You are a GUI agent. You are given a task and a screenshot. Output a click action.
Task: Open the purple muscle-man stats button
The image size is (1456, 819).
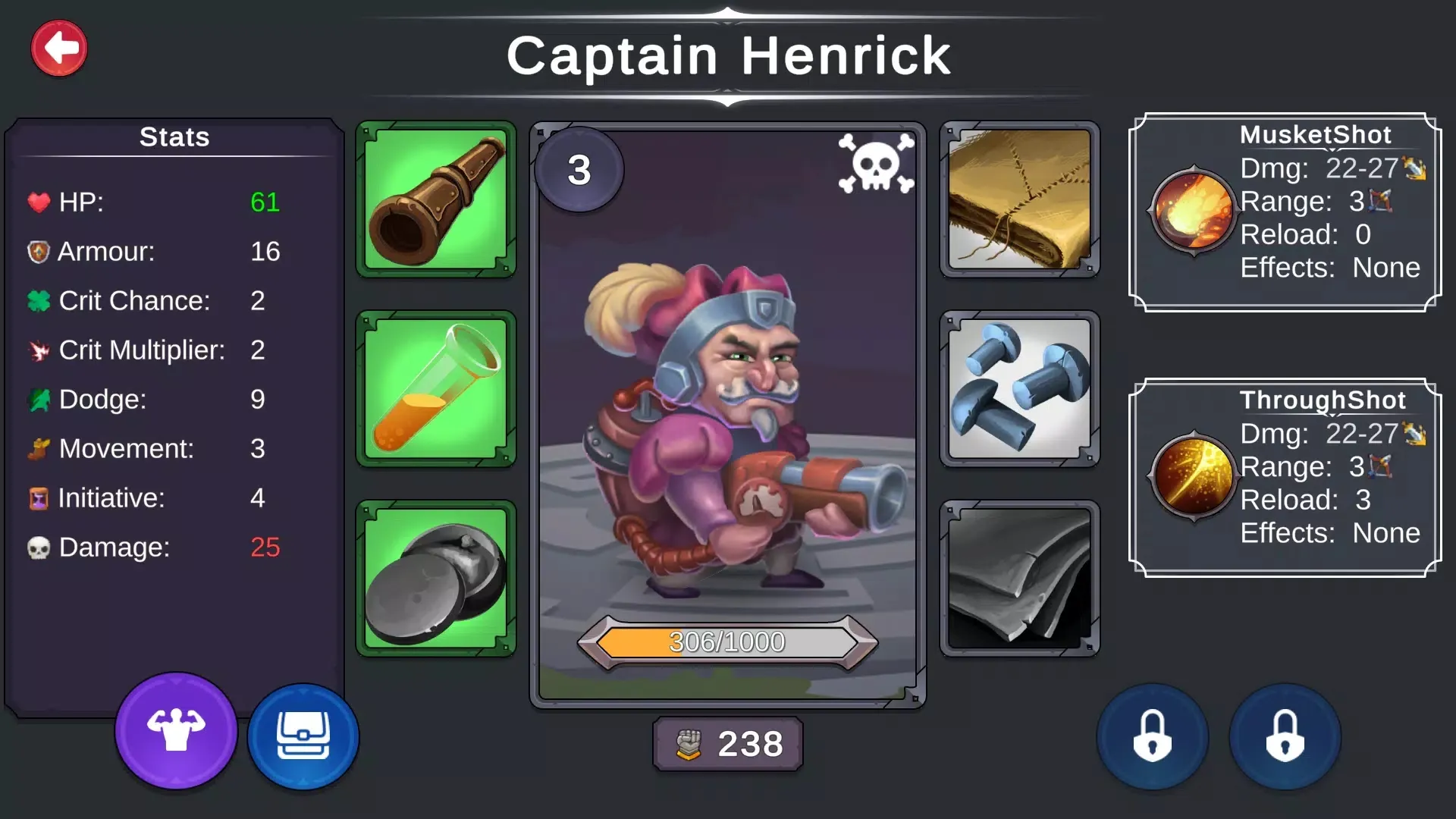pyautogui.click(x=176, y=731)
